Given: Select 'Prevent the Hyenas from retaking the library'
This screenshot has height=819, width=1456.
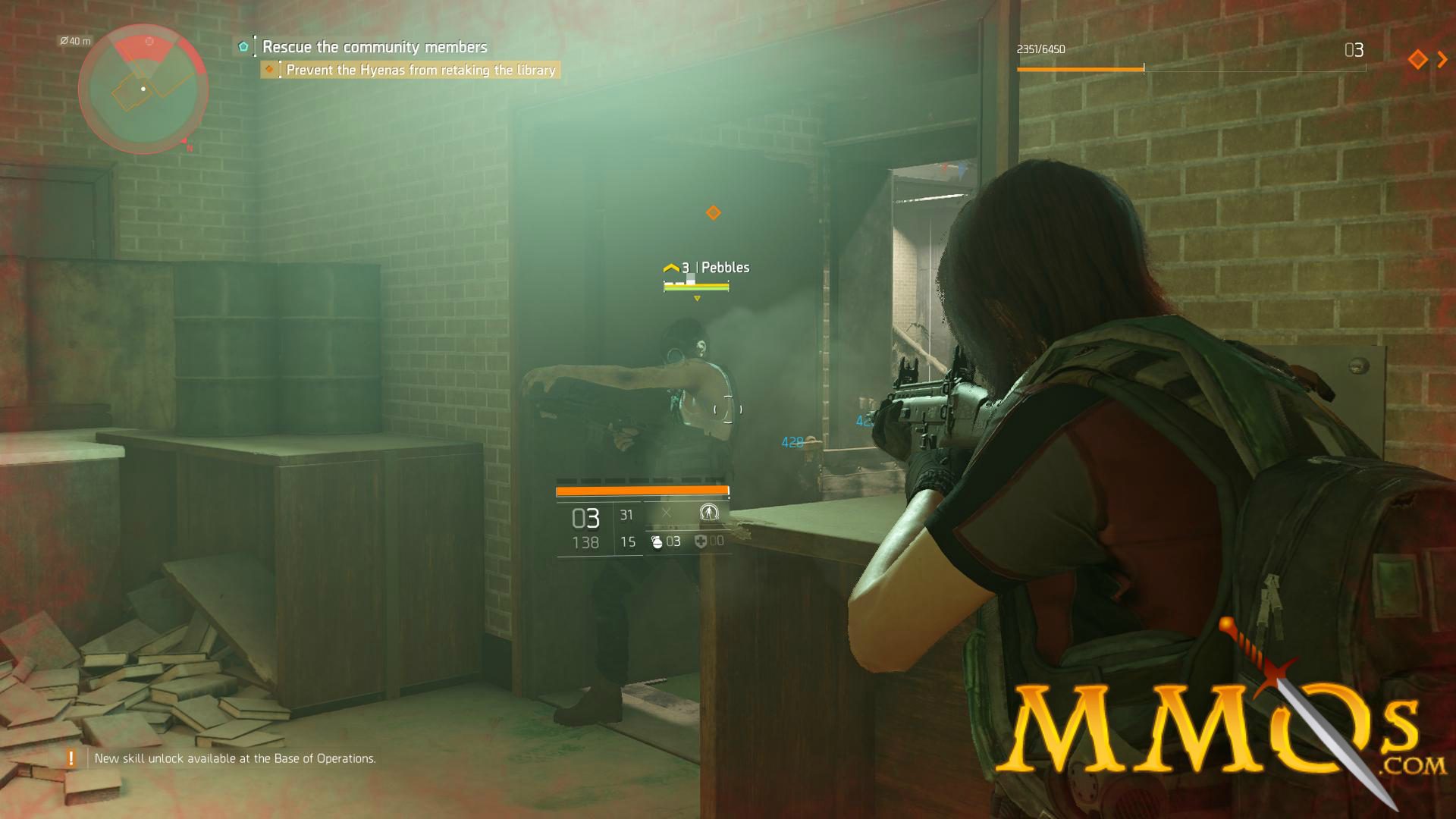Looking at the screenshot, I should point(421,69).
